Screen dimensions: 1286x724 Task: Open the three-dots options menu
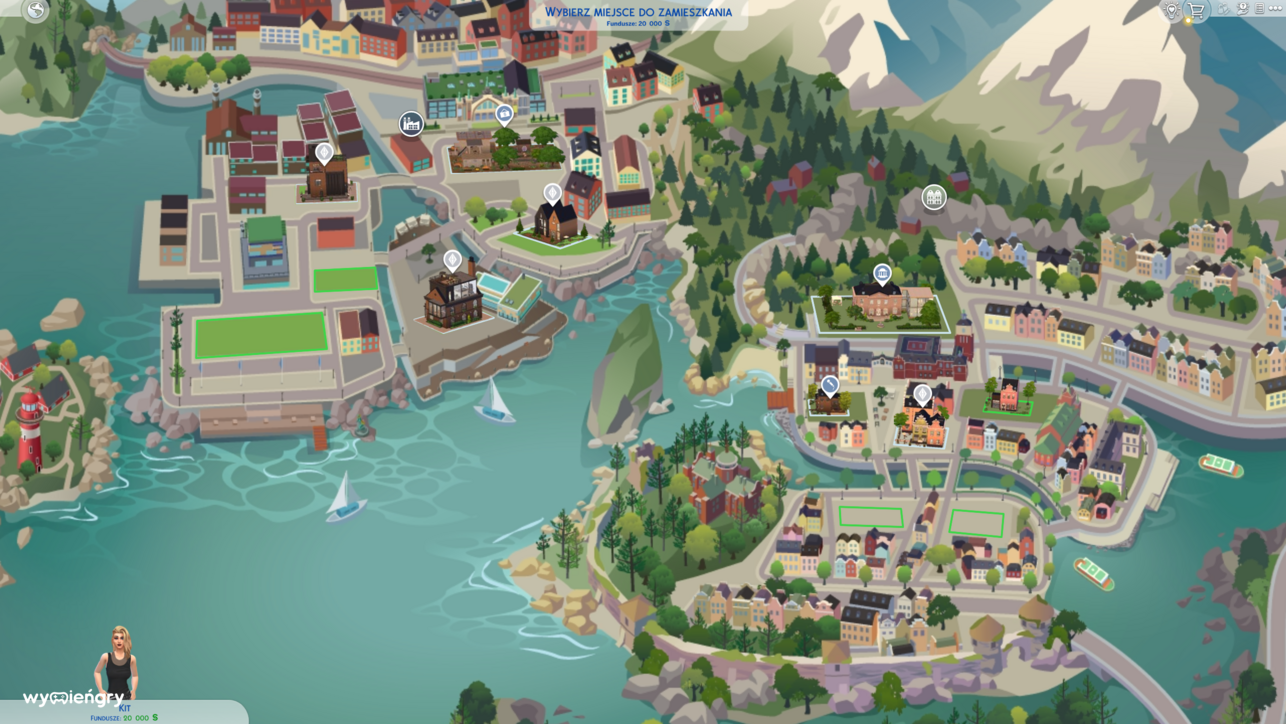(x=1275, y=9)
